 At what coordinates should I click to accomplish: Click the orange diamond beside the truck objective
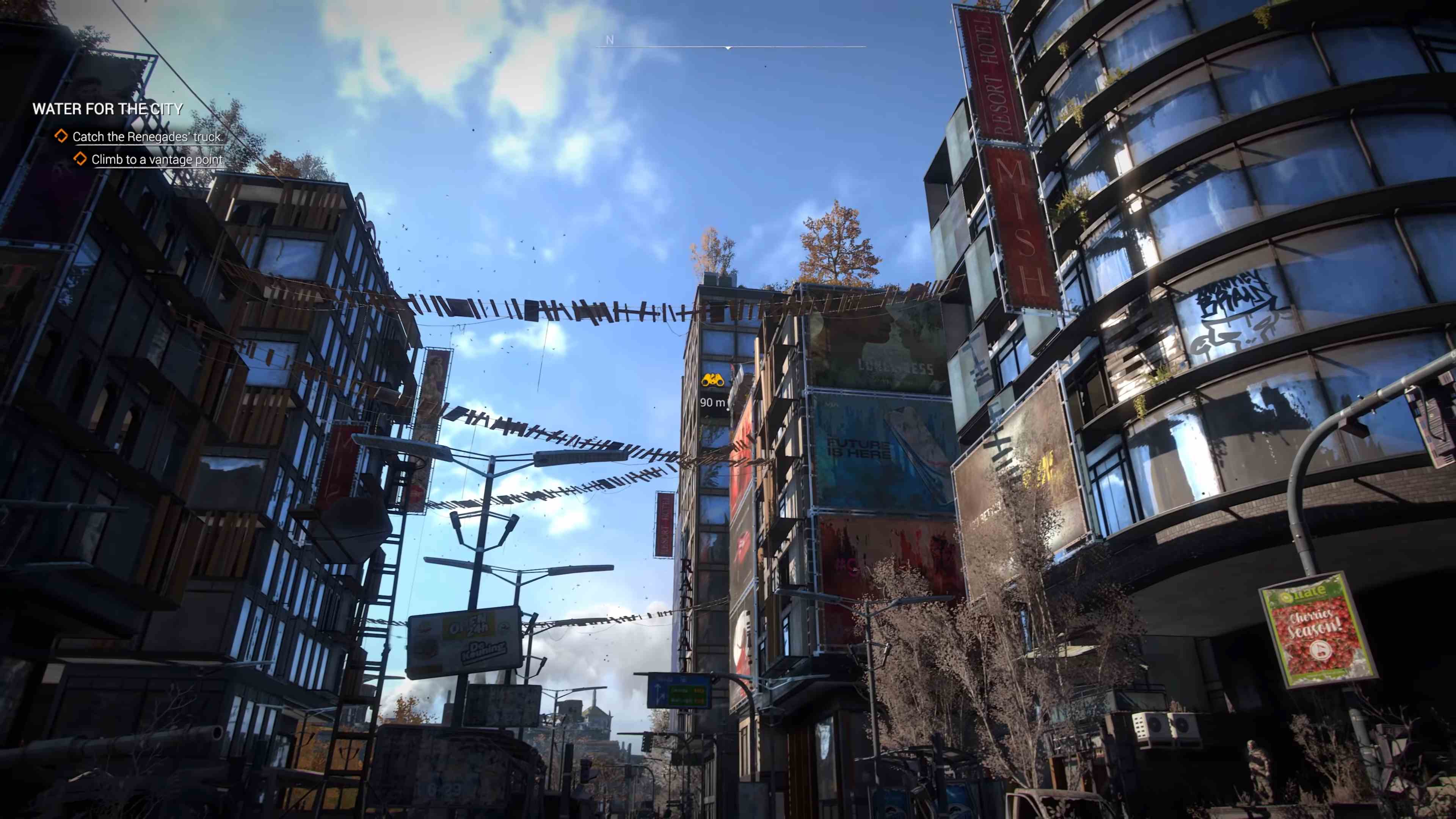pos(62,136)
